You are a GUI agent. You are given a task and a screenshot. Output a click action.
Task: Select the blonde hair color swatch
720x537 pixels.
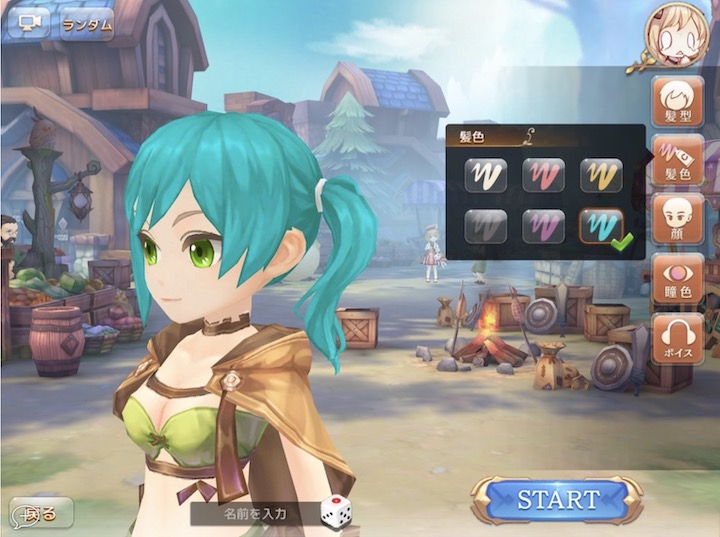pos(601,176)
